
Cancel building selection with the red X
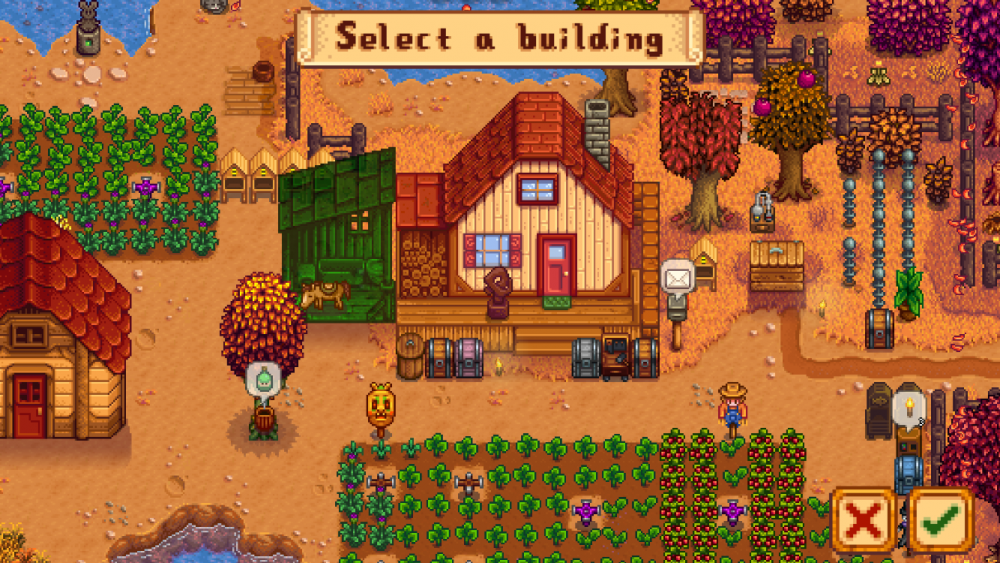(863, 519)
